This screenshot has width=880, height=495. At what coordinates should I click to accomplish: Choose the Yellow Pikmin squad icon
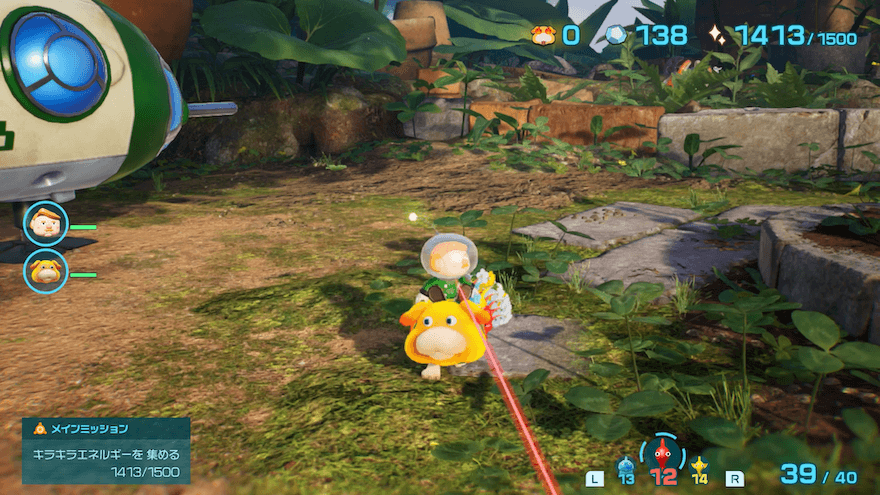tap(699, 467)
